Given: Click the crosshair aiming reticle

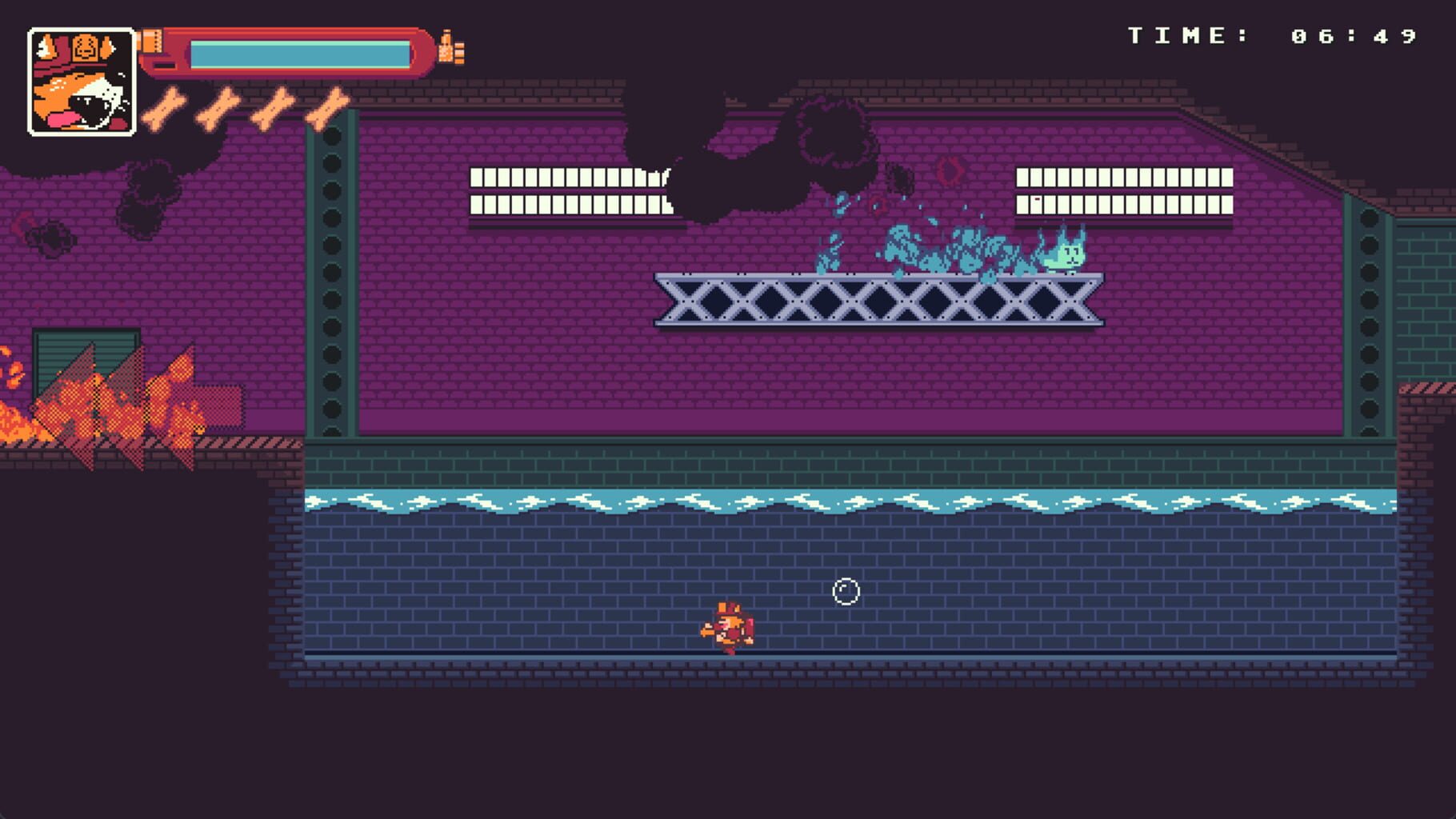Looking at the screenshot, I should point(846,591).
